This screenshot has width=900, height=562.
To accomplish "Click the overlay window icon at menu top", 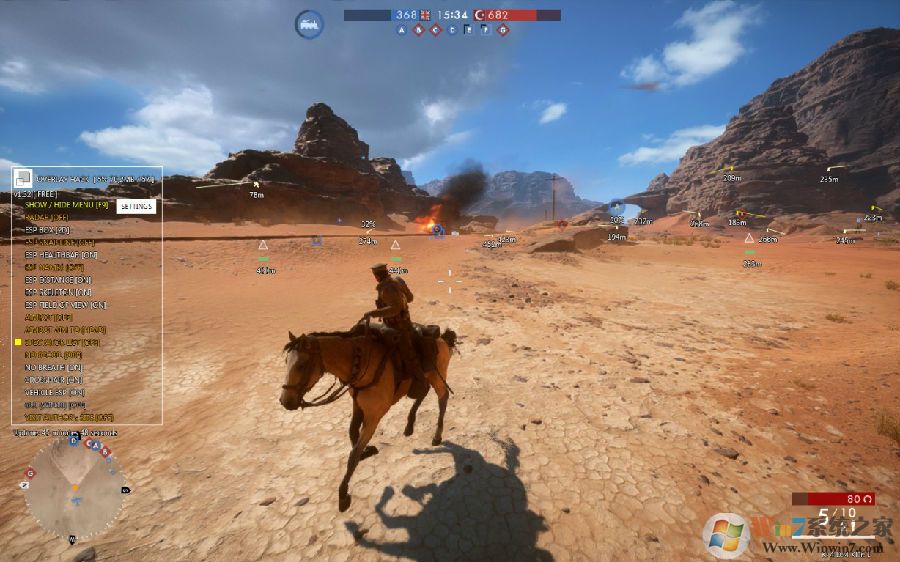I will tap(22, 177).
